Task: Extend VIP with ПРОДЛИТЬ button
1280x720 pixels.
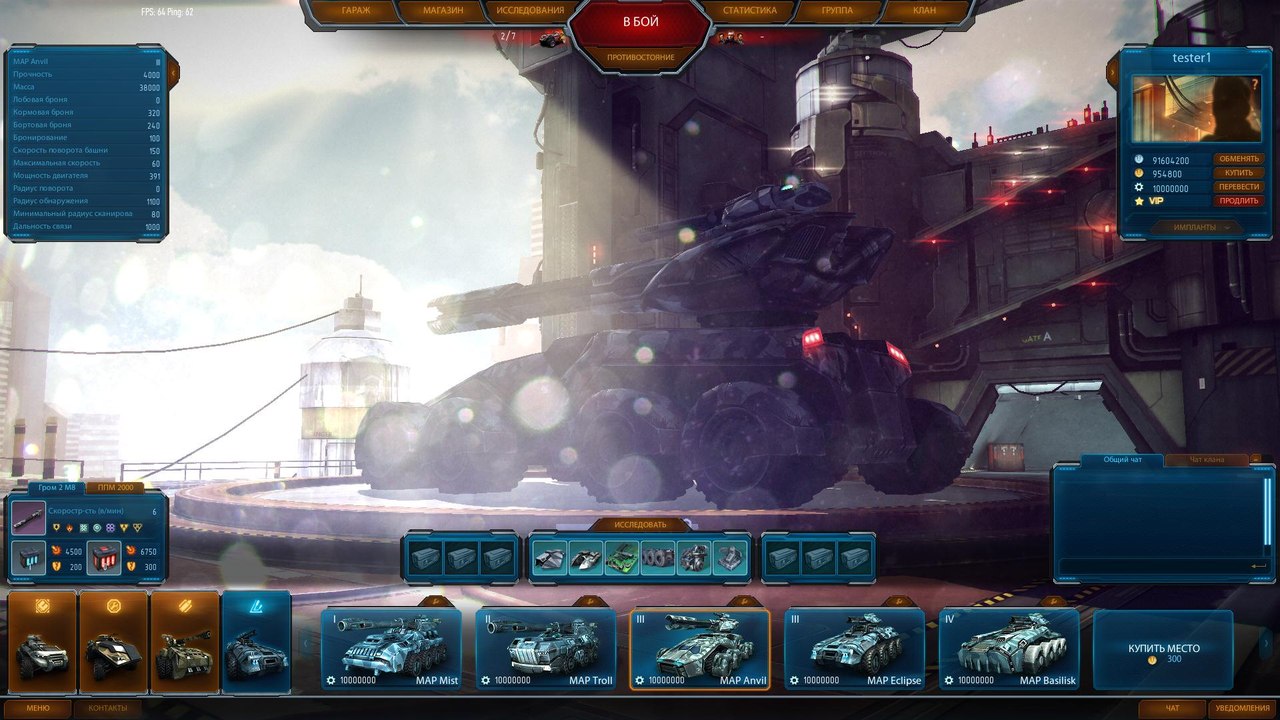Action: (1238, 201)
